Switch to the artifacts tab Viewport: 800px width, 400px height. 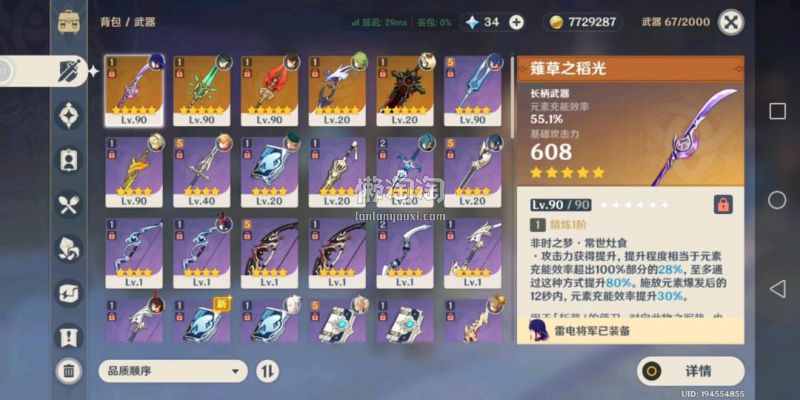pos(68,116)
